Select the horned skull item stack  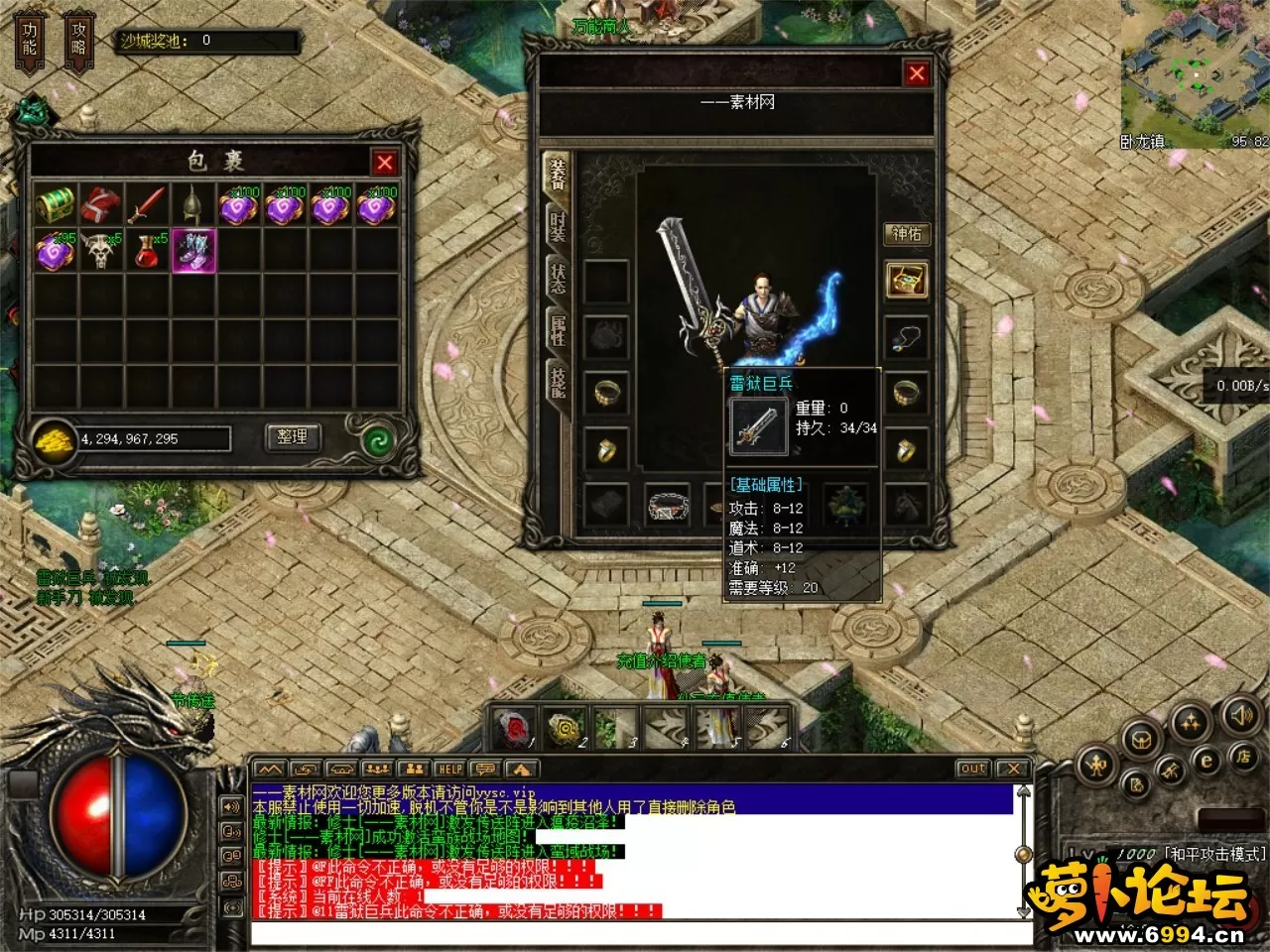click(101, 251)
